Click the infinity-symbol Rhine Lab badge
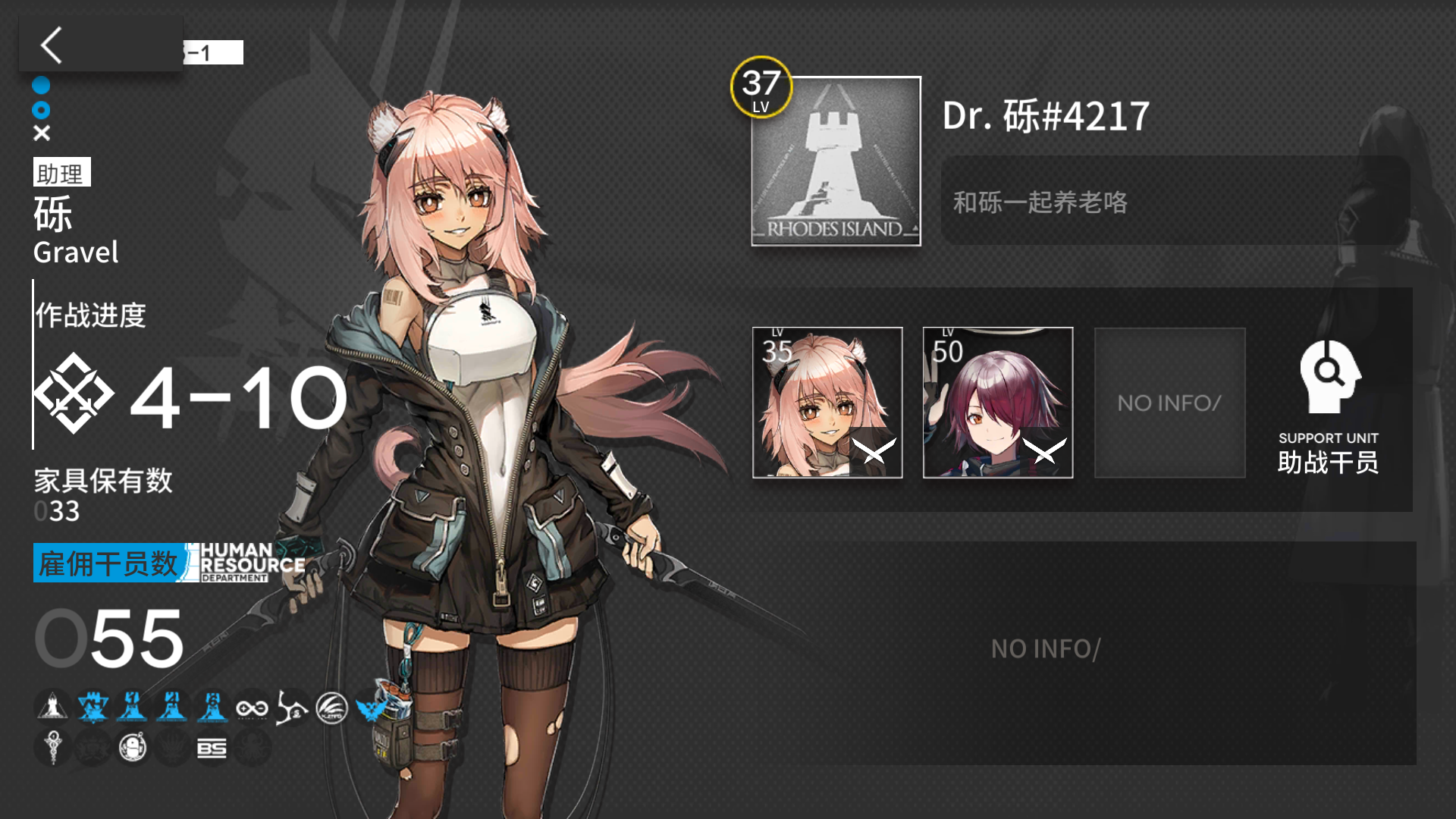Viewport: 1456px width, 819px height. click(253, 707)
